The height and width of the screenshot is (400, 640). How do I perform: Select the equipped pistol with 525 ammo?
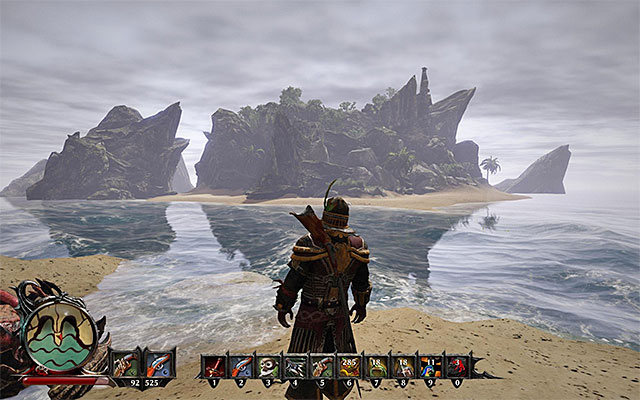pos(158,364)
